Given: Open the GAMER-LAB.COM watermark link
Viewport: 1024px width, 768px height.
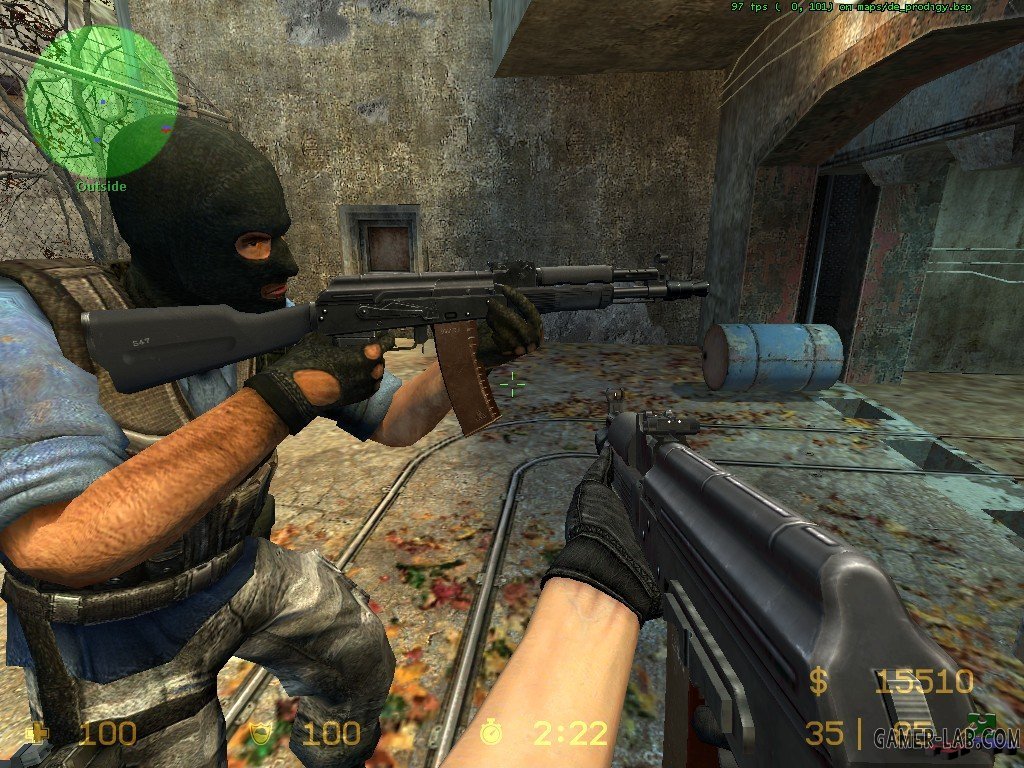Looking at the screenshot, I should [x=943, y=739].
